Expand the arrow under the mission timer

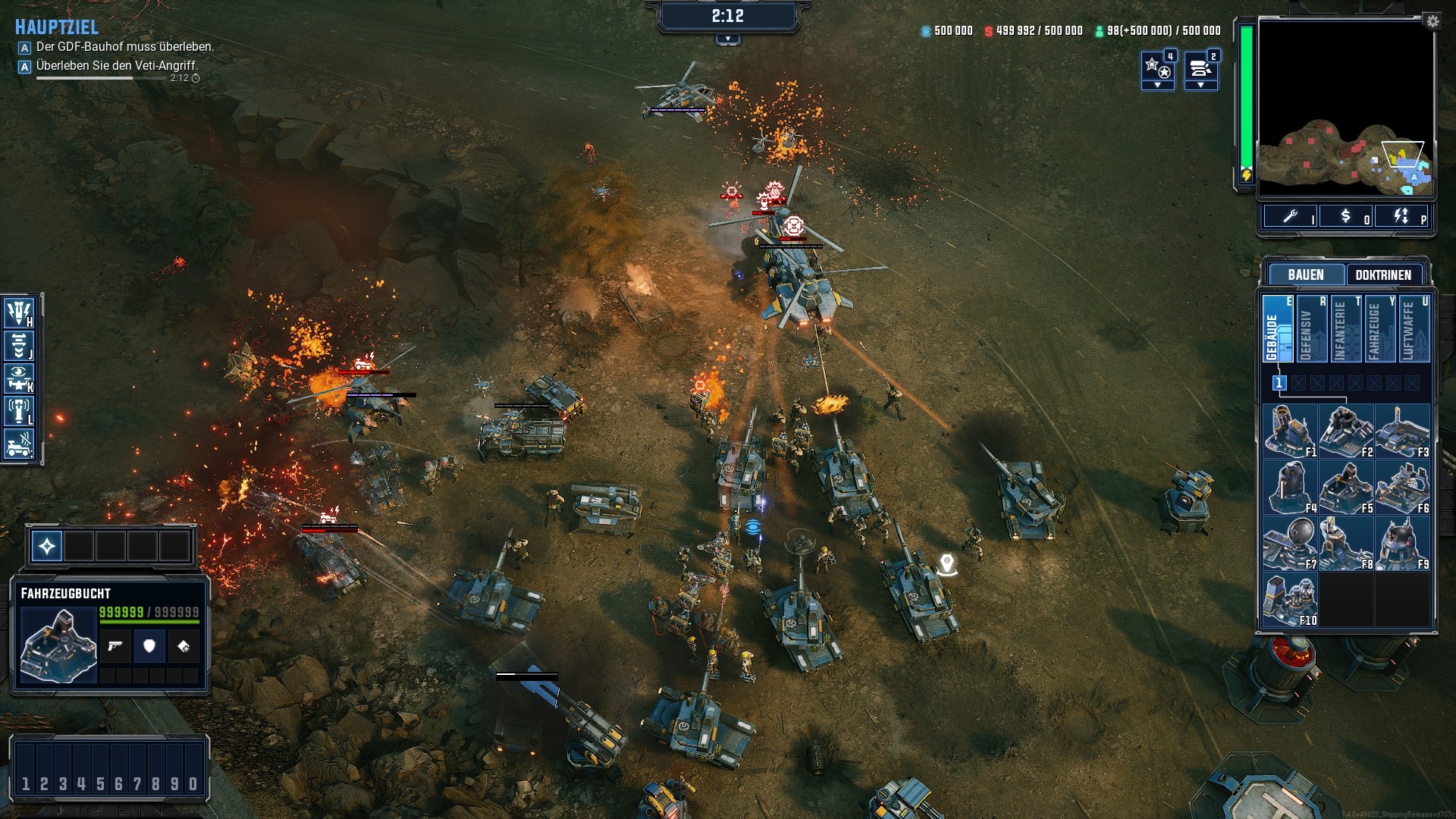(x=727, y=39)
